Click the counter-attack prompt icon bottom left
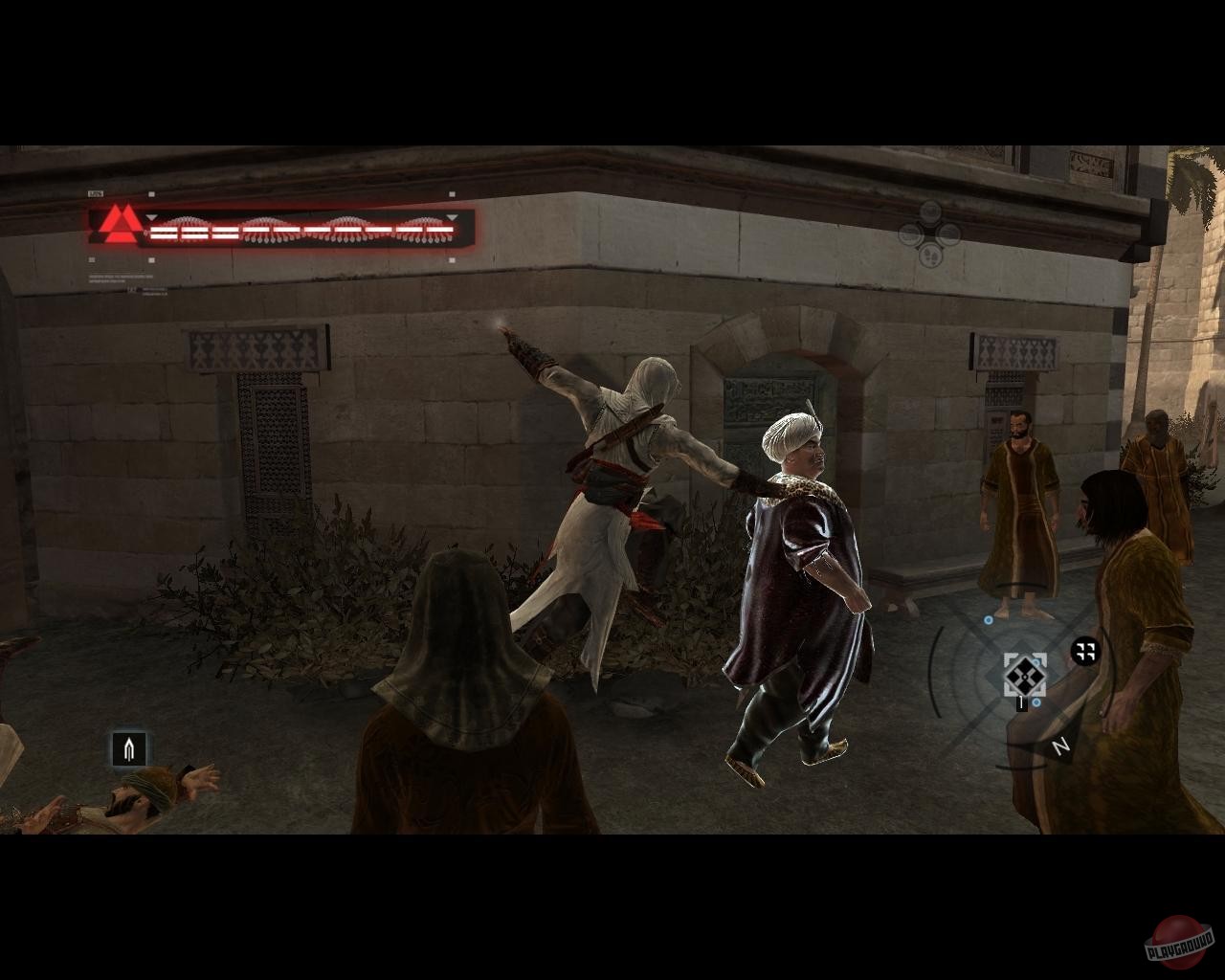 (131, 748)
